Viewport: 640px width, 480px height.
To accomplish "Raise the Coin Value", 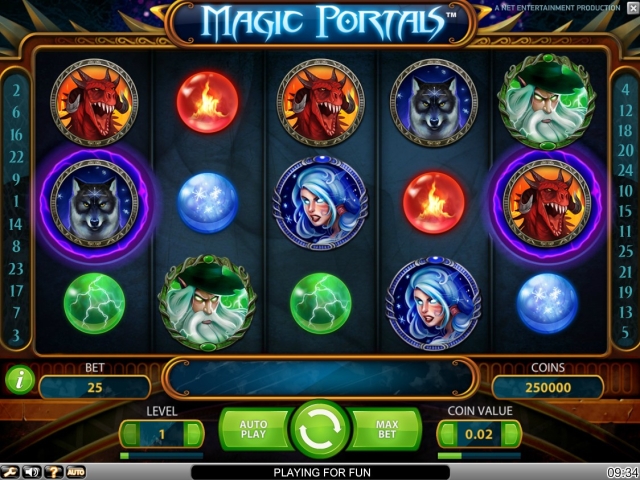I will (514, 435).
